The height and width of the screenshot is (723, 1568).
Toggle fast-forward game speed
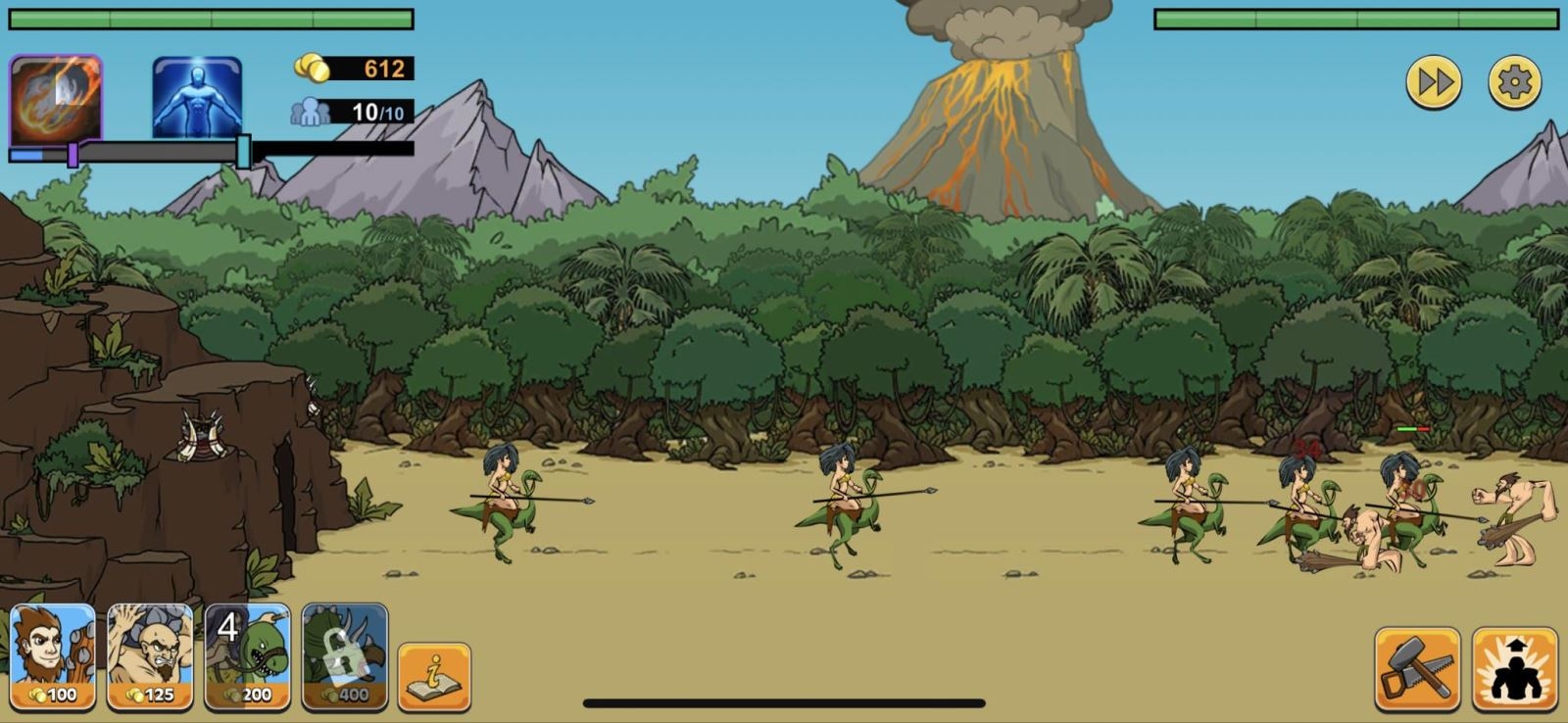(1434, 82)
